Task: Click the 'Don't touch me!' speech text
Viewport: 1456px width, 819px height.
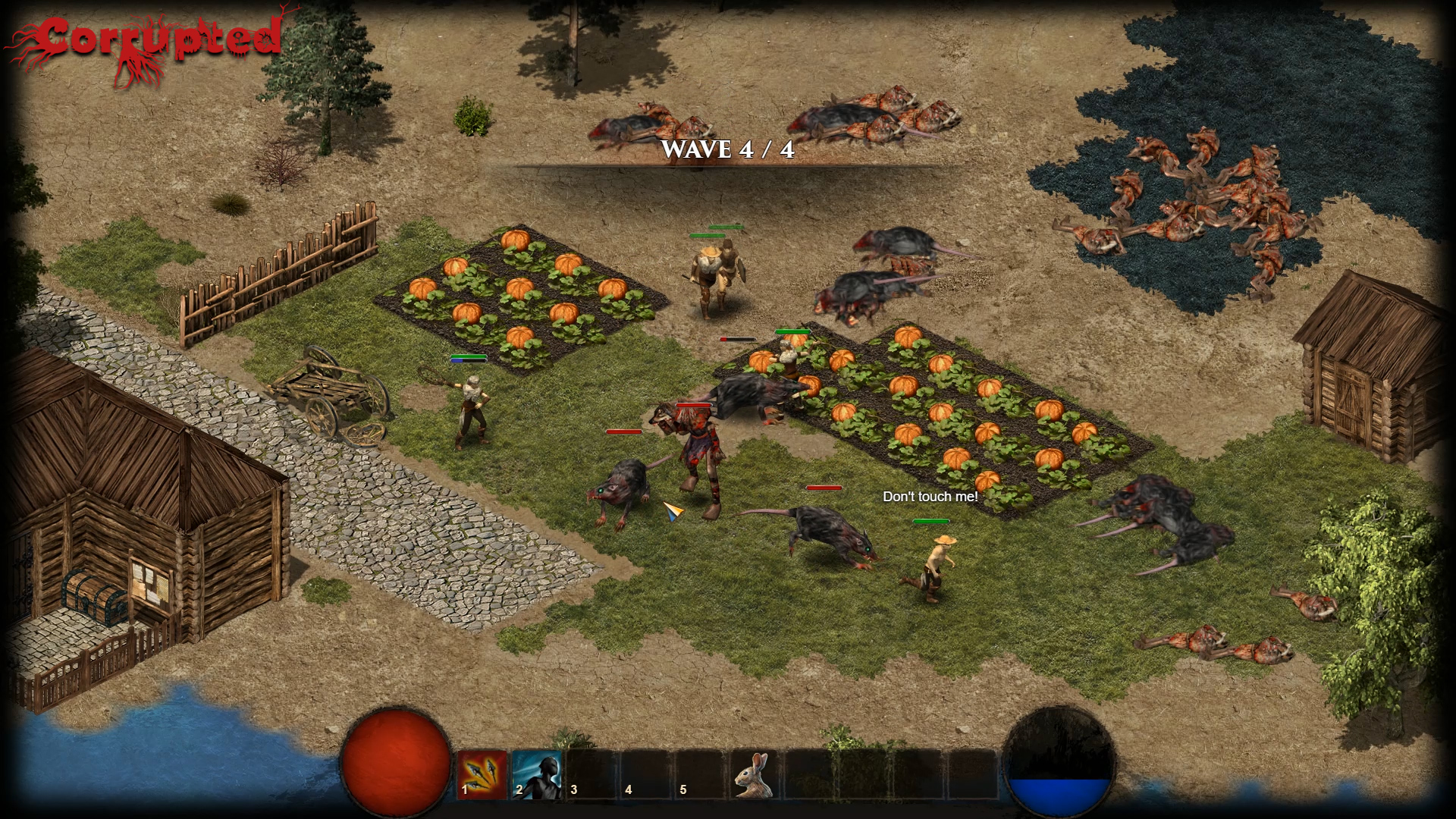Action: [x=930, y=497]
